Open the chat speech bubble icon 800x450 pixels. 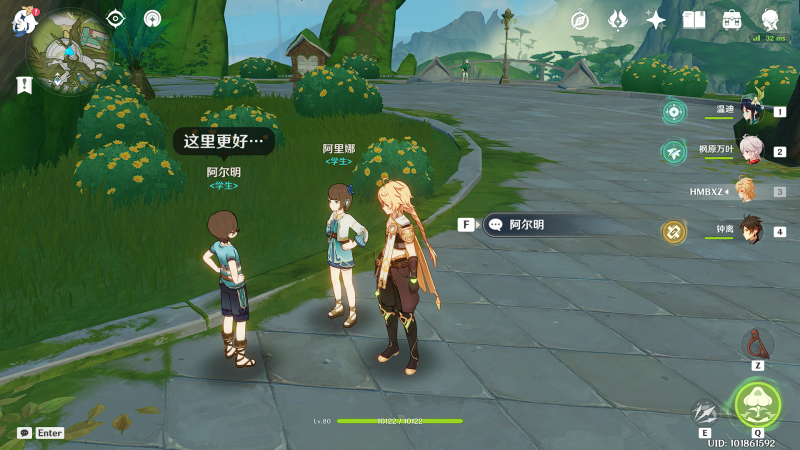tap(24, 433)
